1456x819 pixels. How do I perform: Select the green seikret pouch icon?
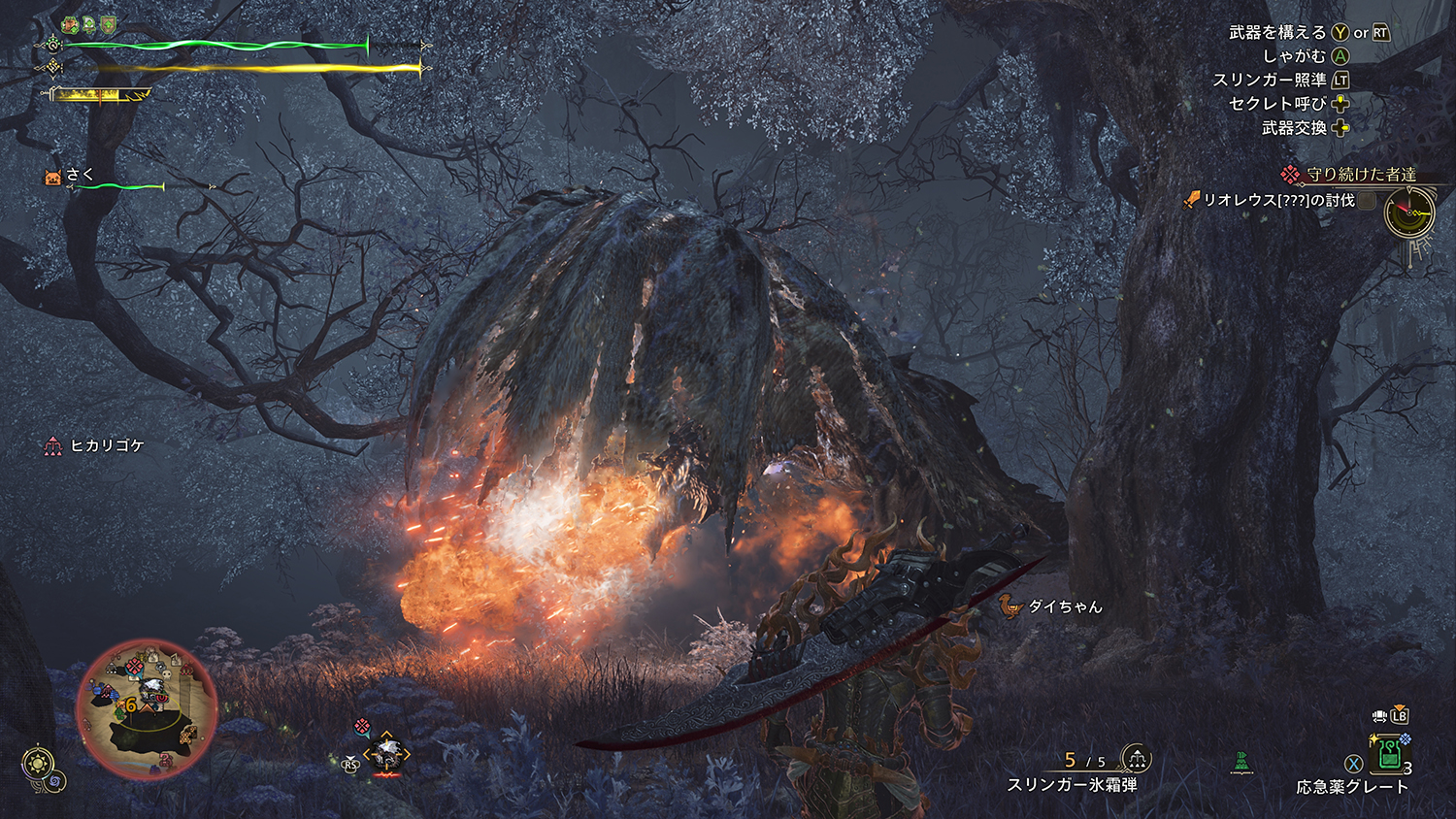[1242, 763]
